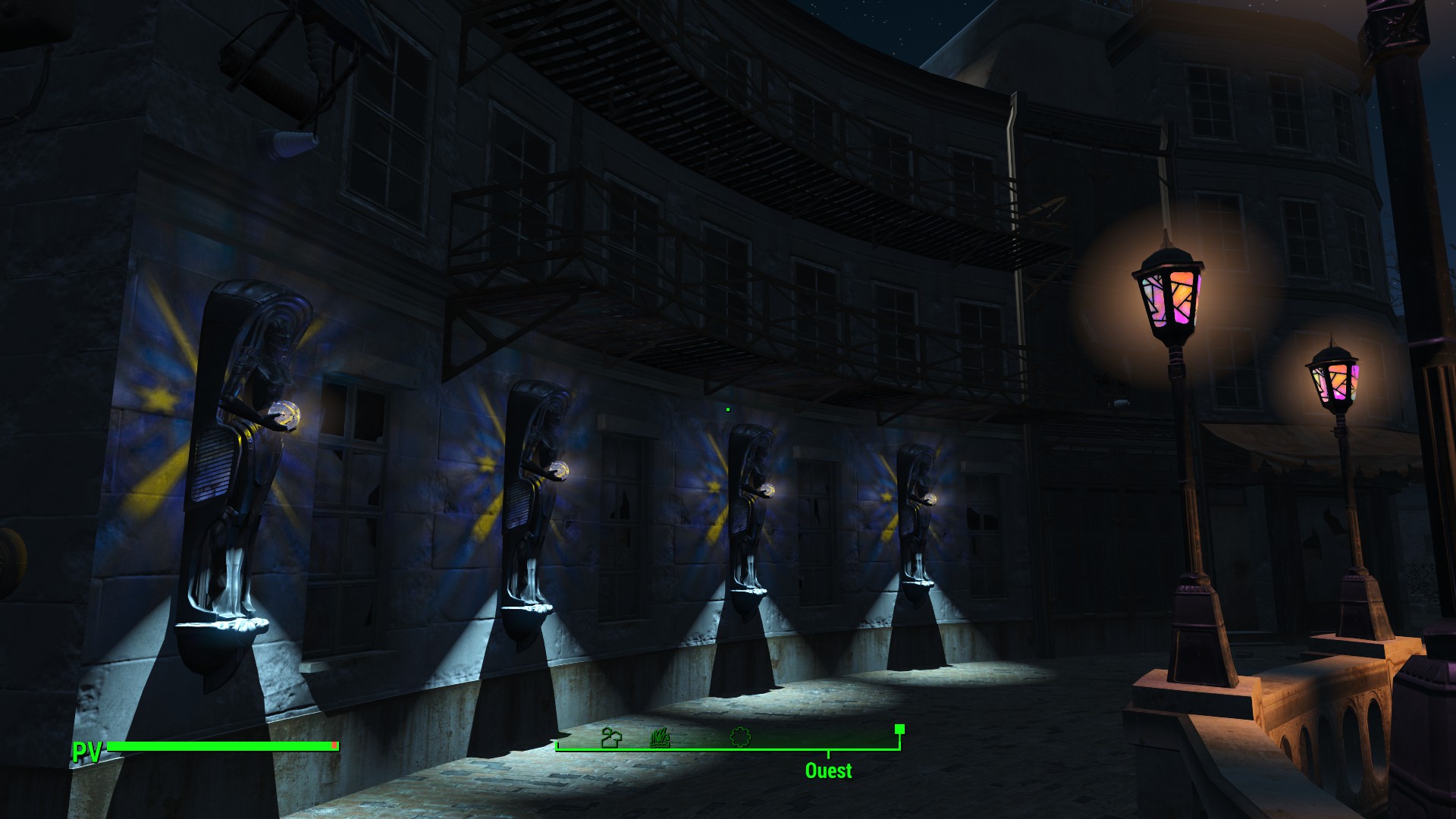This screenshot has width=1456, height=819.
Task: Click the Ouest direction label on compass
Action: tap(828, 770)
